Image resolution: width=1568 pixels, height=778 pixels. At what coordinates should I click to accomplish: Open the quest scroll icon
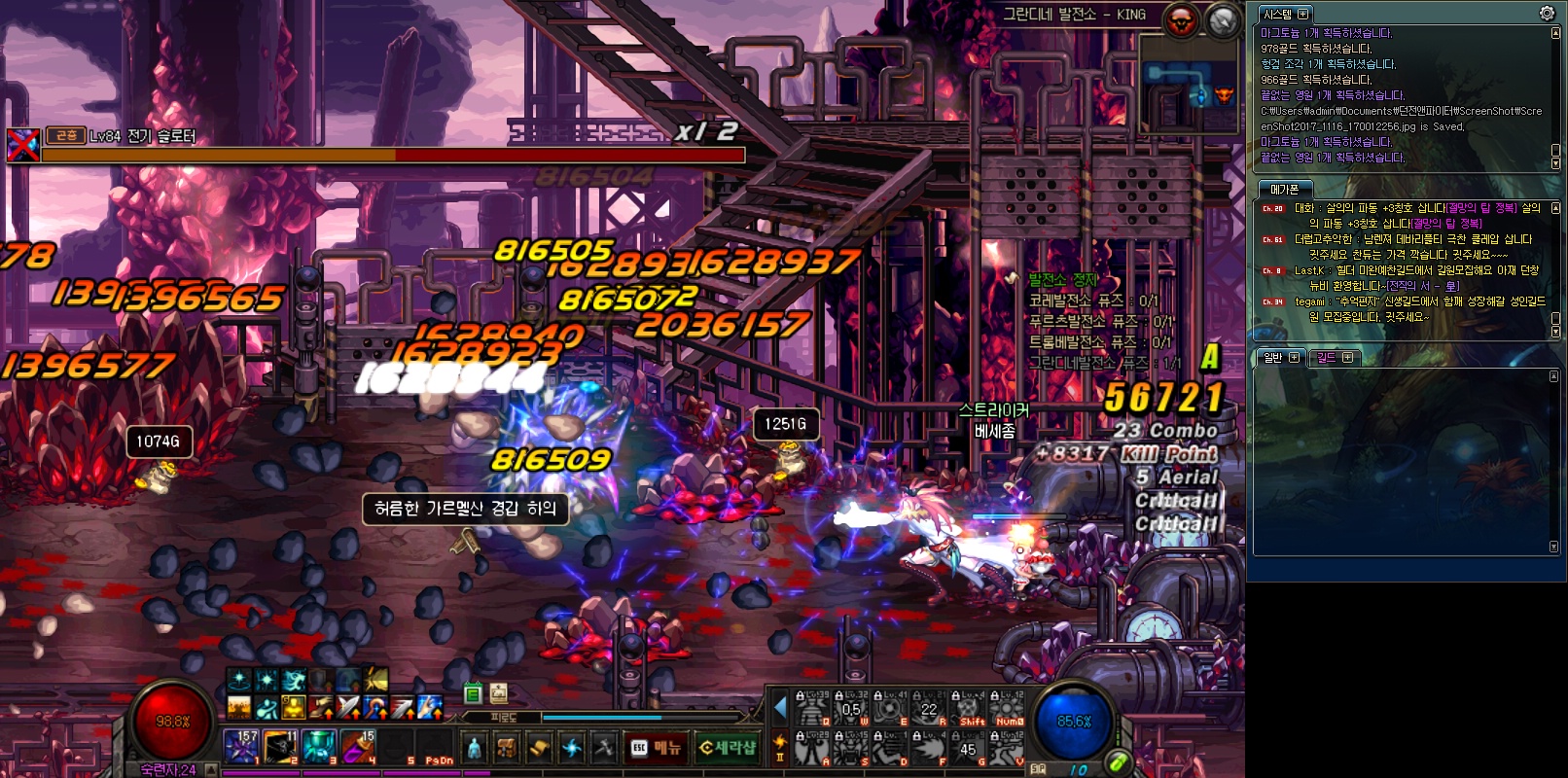coord(539,747)
